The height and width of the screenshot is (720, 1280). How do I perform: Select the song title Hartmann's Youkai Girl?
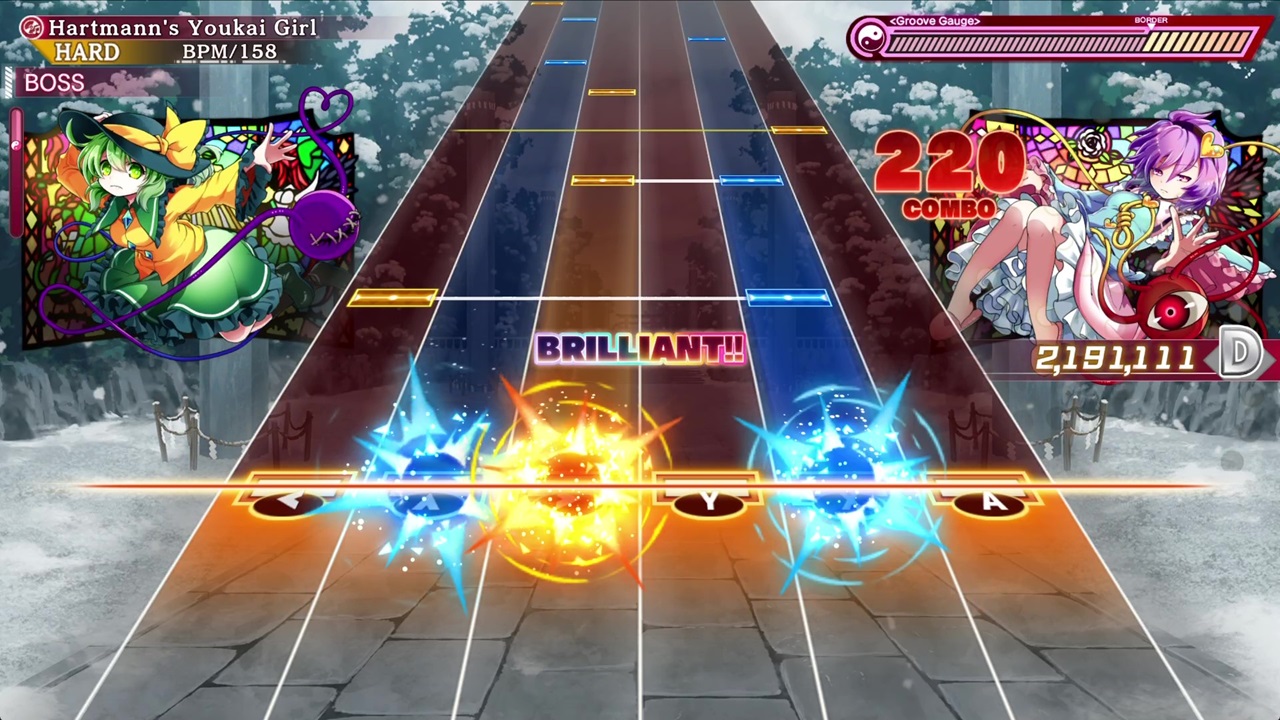tap(182, 28)
